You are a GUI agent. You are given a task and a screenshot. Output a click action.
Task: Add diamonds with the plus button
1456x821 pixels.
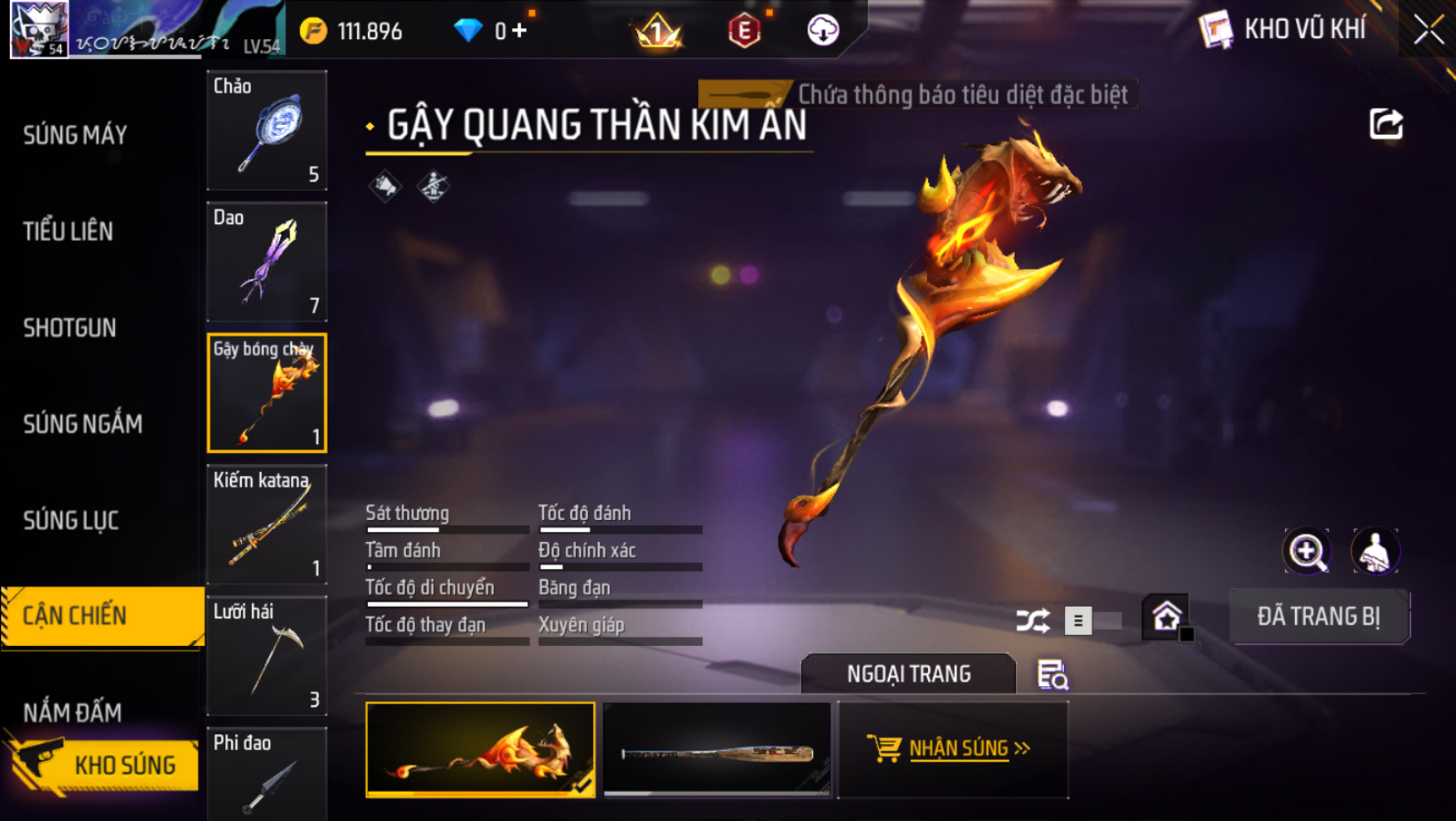520,31
